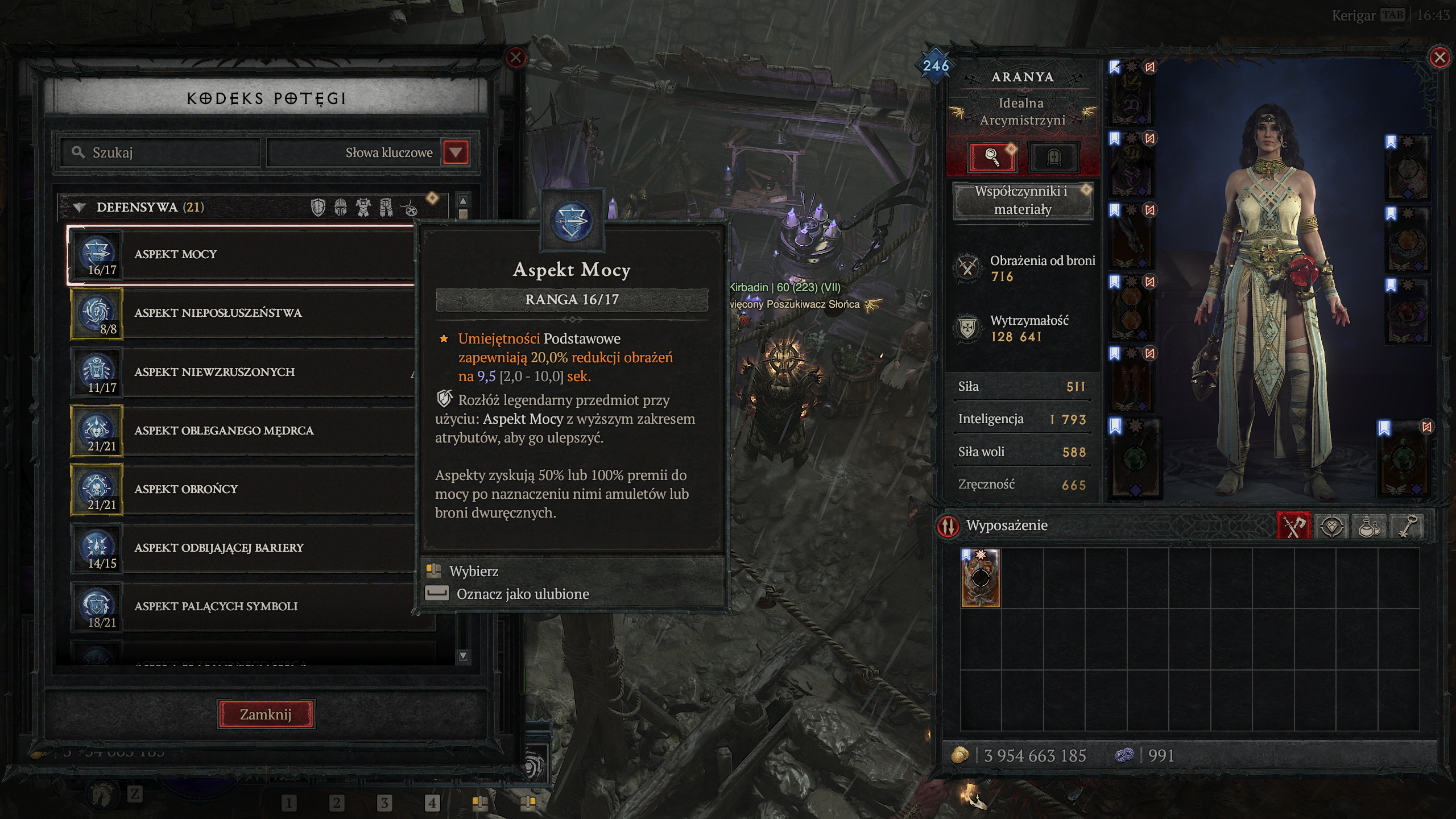Switch to the consumables potion tab

[x=1370, y=526]
